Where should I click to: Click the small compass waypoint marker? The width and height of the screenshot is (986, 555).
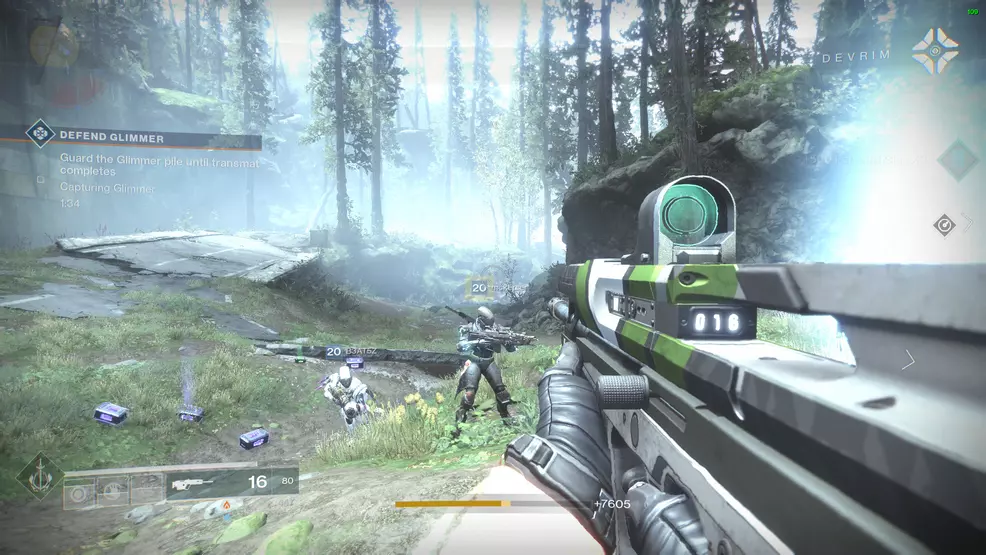click(944, 225)
